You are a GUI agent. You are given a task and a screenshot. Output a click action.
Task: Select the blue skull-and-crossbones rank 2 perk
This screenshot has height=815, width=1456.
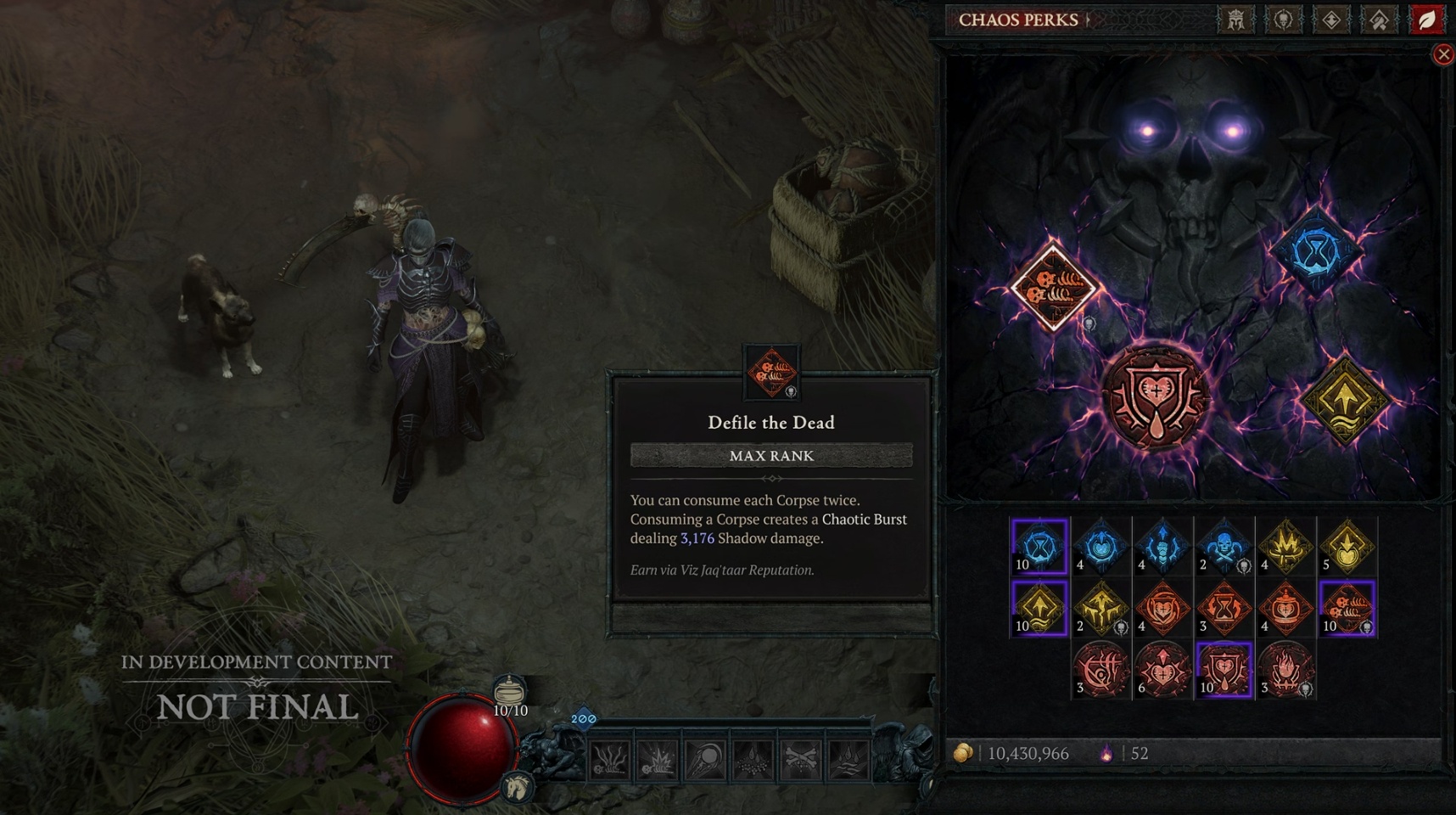coord(1222,545)
